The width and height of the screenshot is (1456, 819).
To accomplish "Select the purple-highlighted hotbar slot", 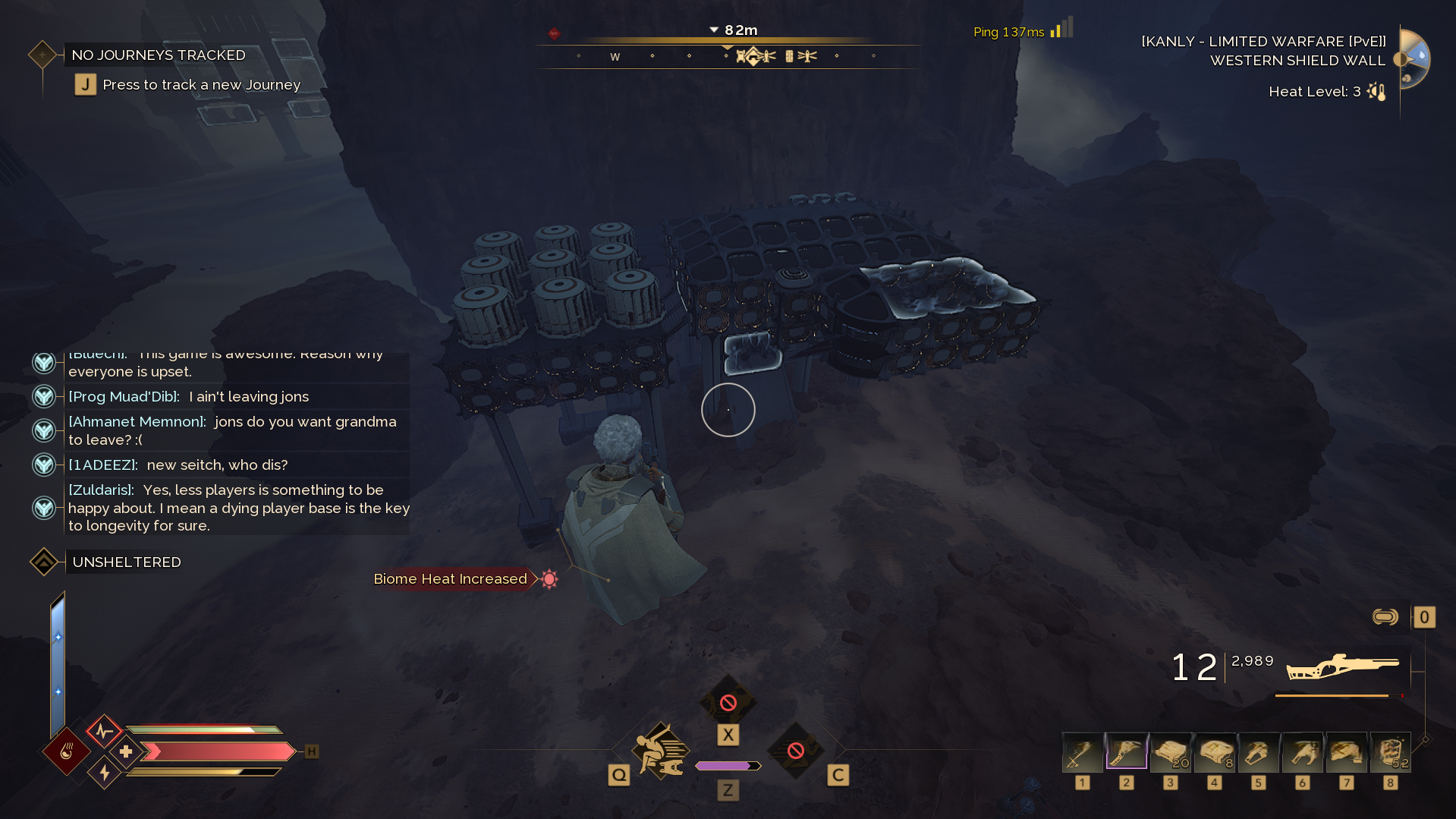I will (1127, 752).
